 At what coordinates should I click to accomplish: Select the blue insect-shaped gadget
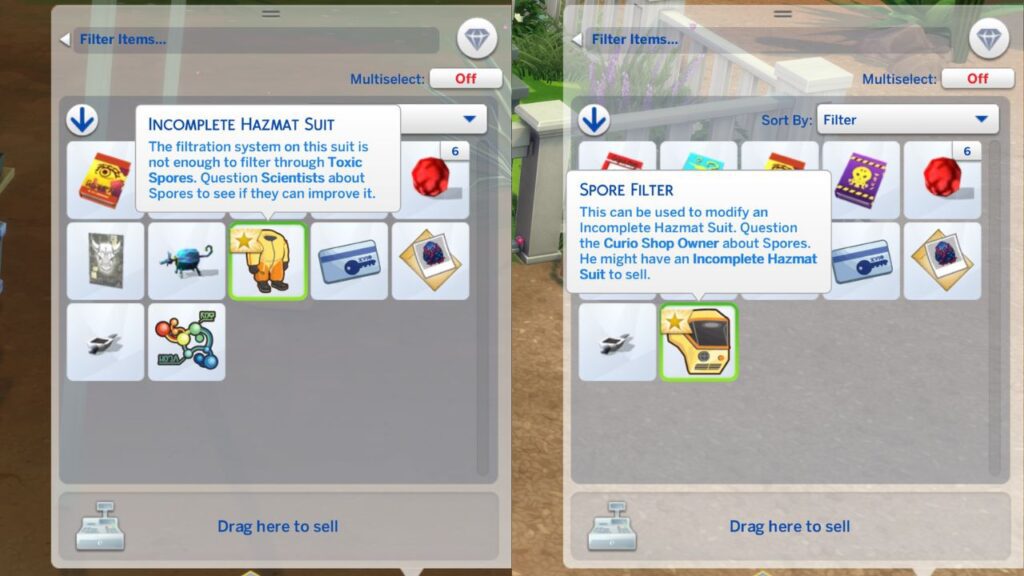point(187,261)
